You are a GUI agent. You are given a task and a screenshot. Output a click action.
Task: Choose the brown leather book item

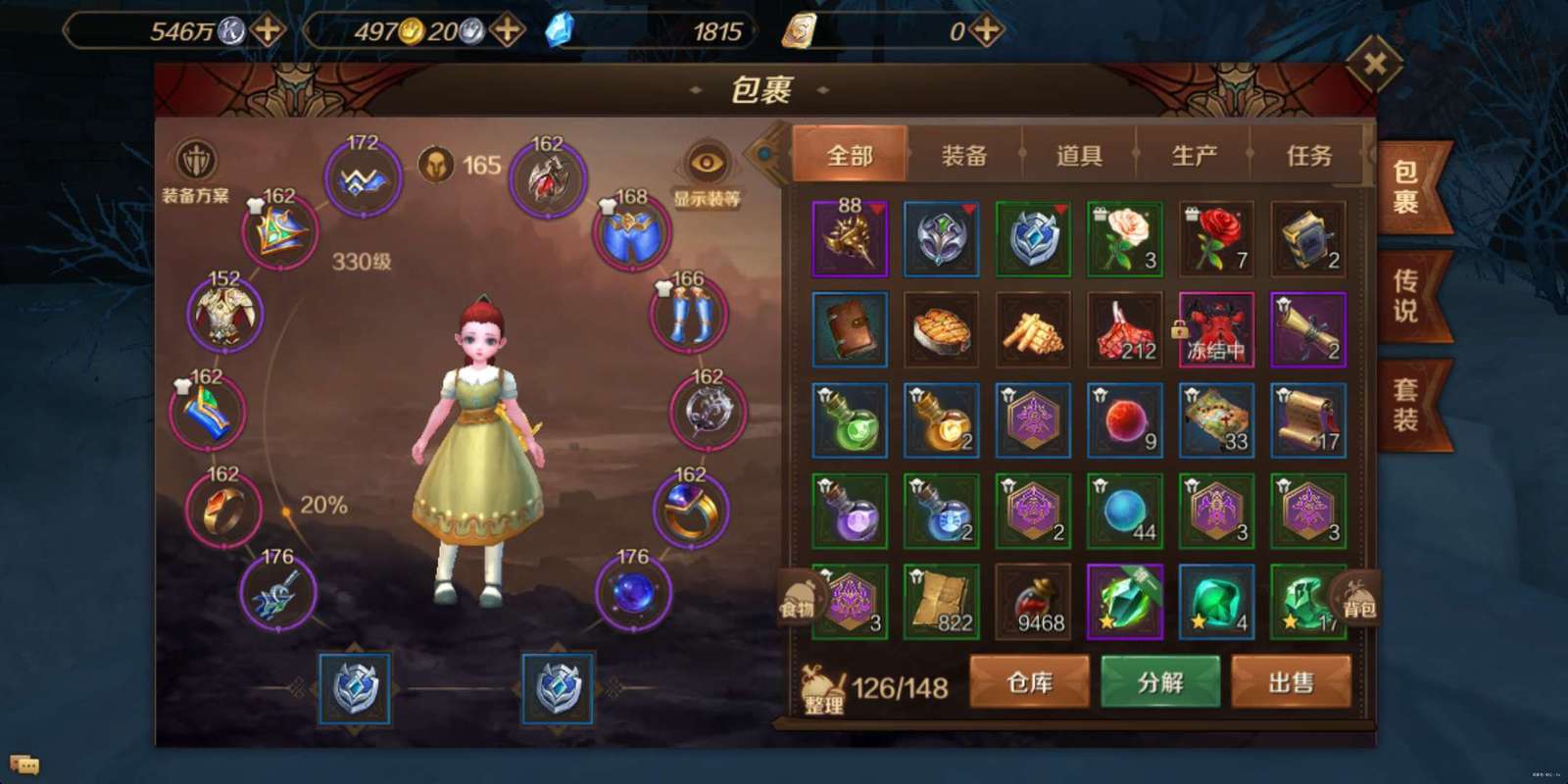click(850, 330)
